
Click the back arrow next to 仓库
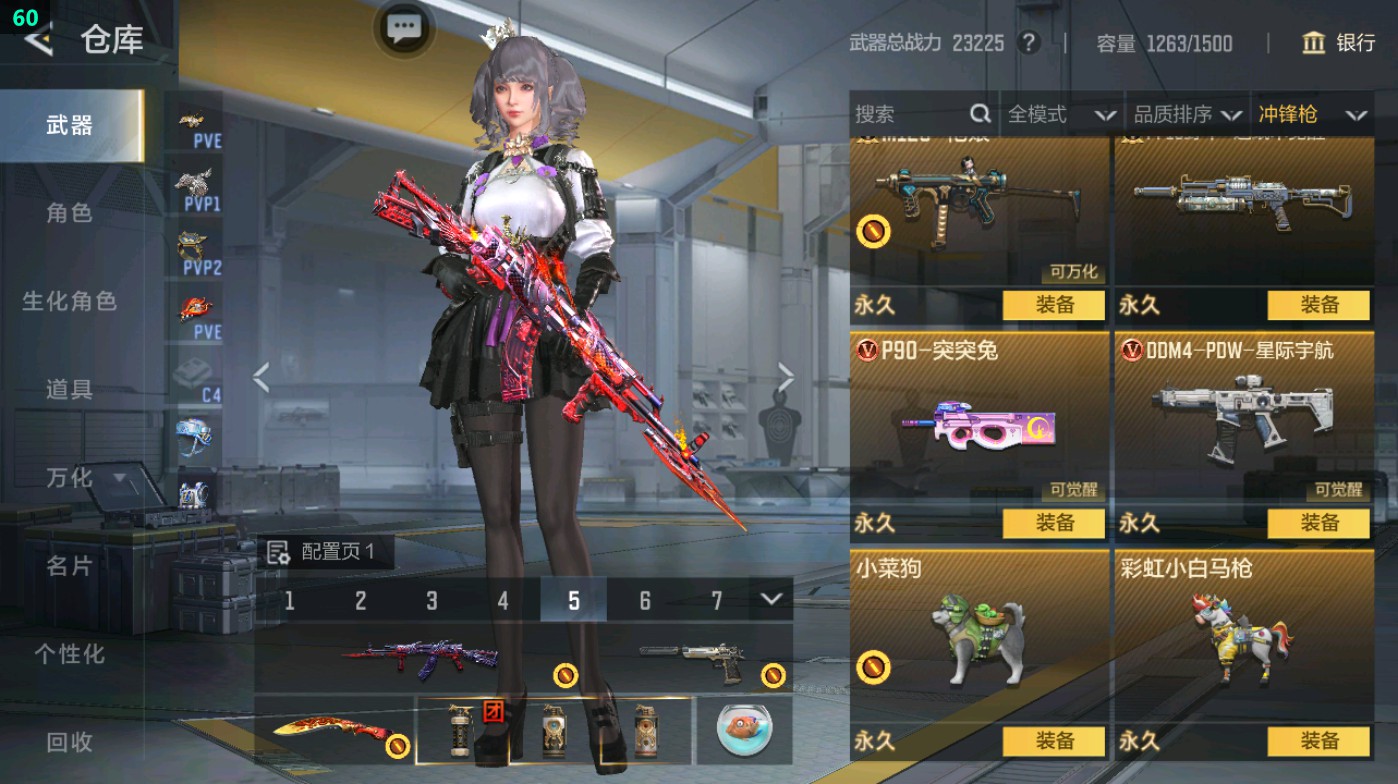pyautogui.click(x=37, y=42)
